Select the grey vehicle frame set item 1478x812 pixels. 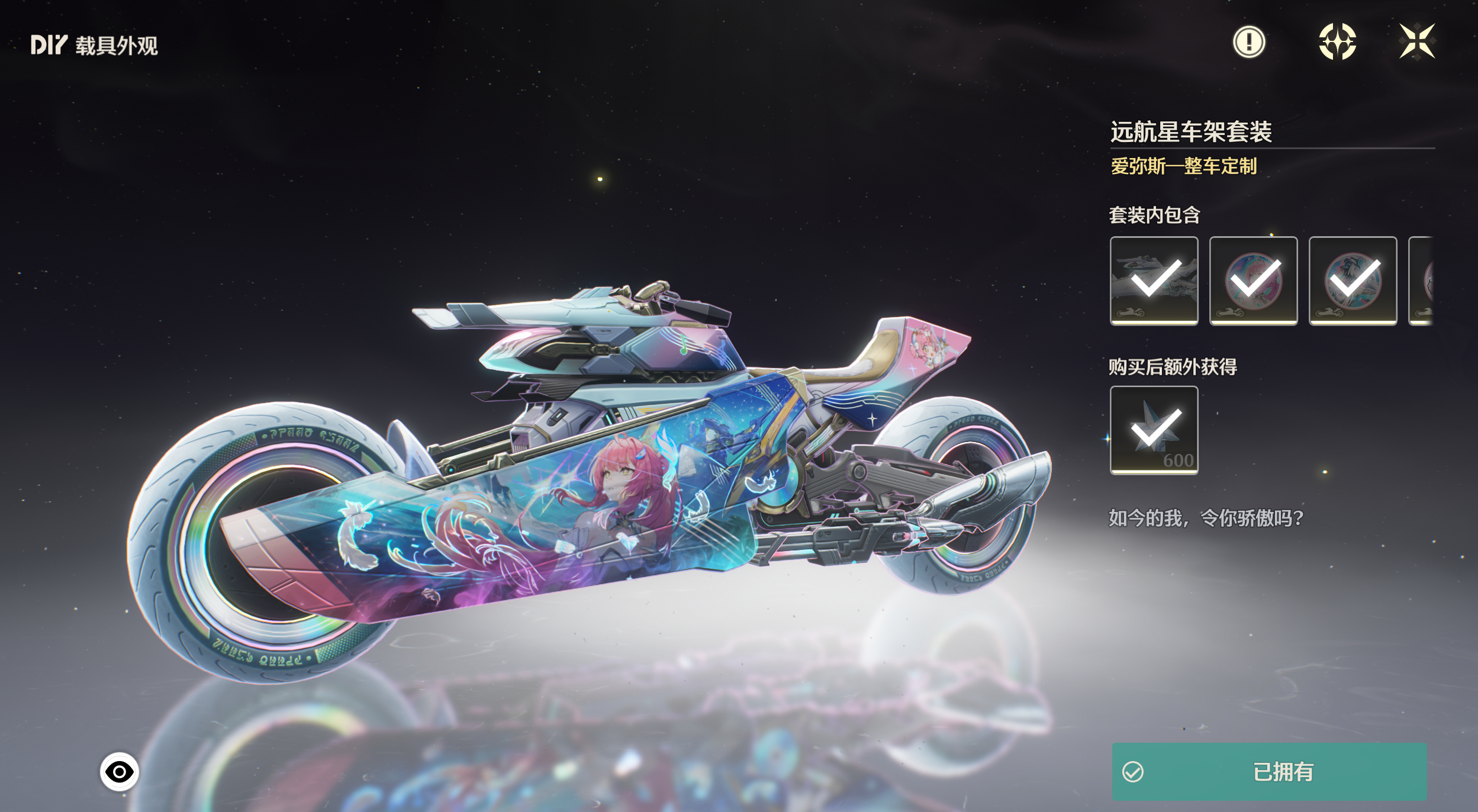click(1154, 281)
